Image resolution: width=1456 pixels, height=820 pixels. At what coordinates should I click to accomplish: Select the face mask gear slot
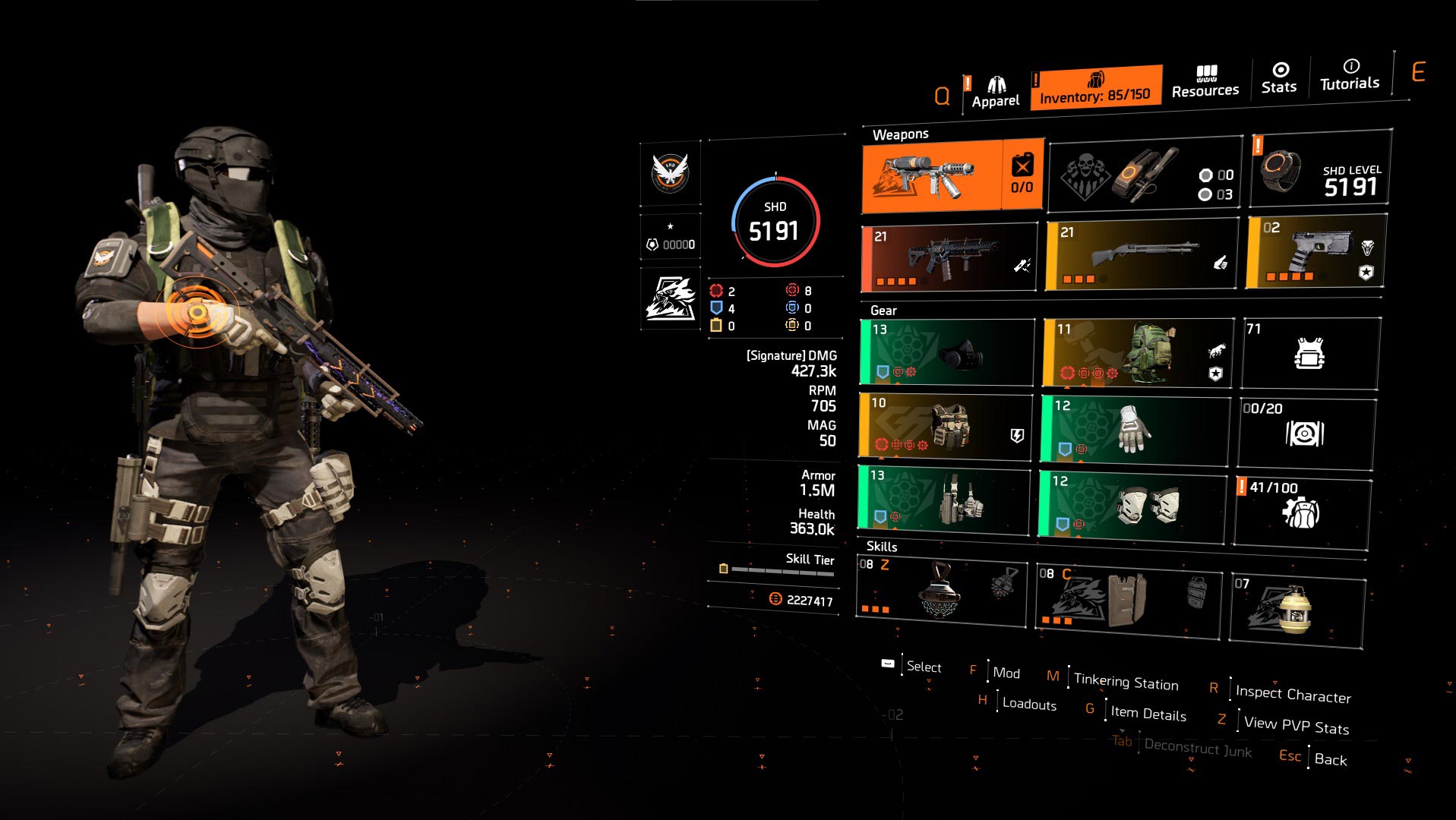pos(947,352)
